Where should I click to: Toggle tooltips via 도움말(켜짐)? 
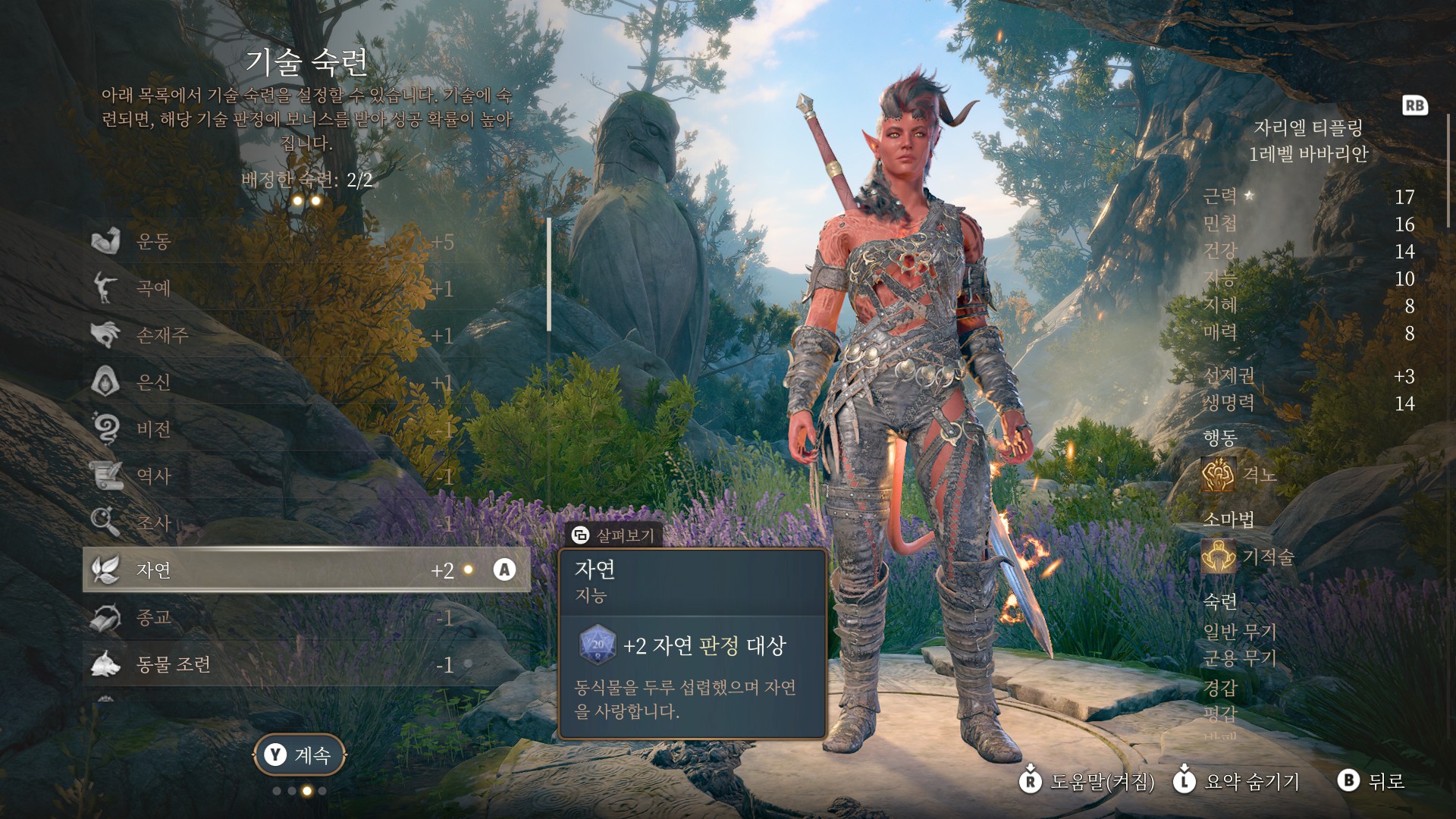coord(1087,781)
